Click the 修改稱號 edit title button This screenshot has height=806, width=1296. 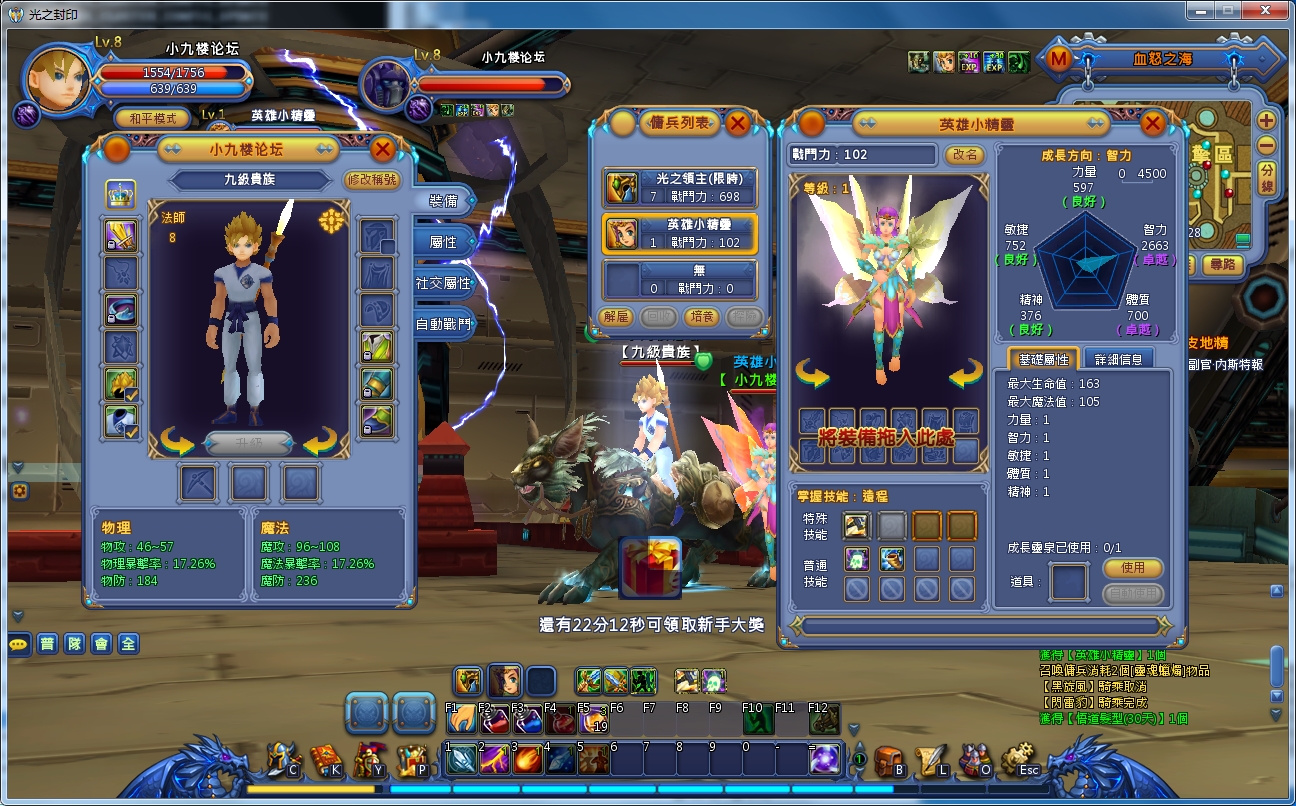[371, 180]
